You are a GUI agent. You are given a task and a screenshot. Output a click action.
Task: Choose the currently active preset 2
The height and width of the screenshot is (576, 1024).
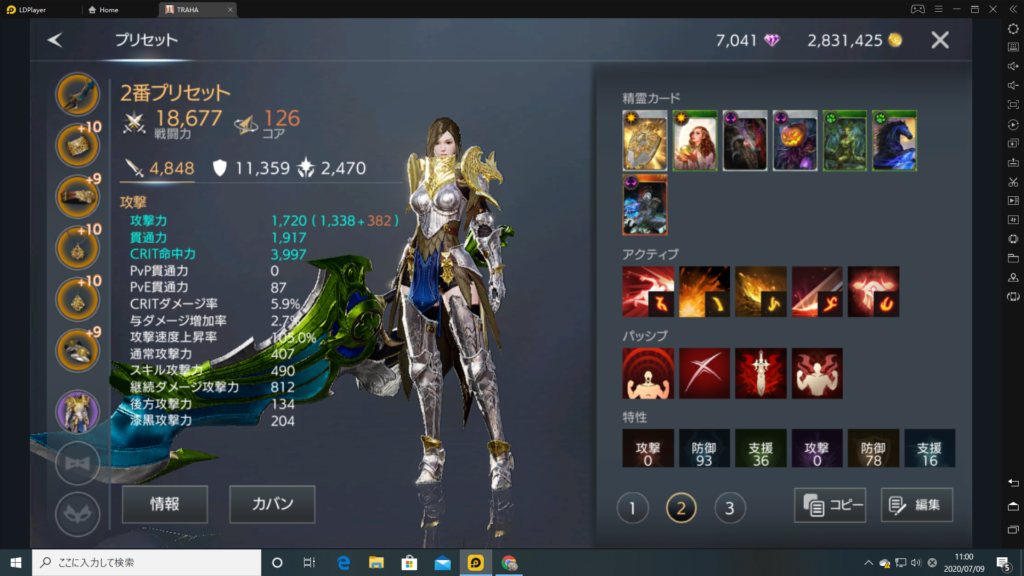click(x=681, y=509)
